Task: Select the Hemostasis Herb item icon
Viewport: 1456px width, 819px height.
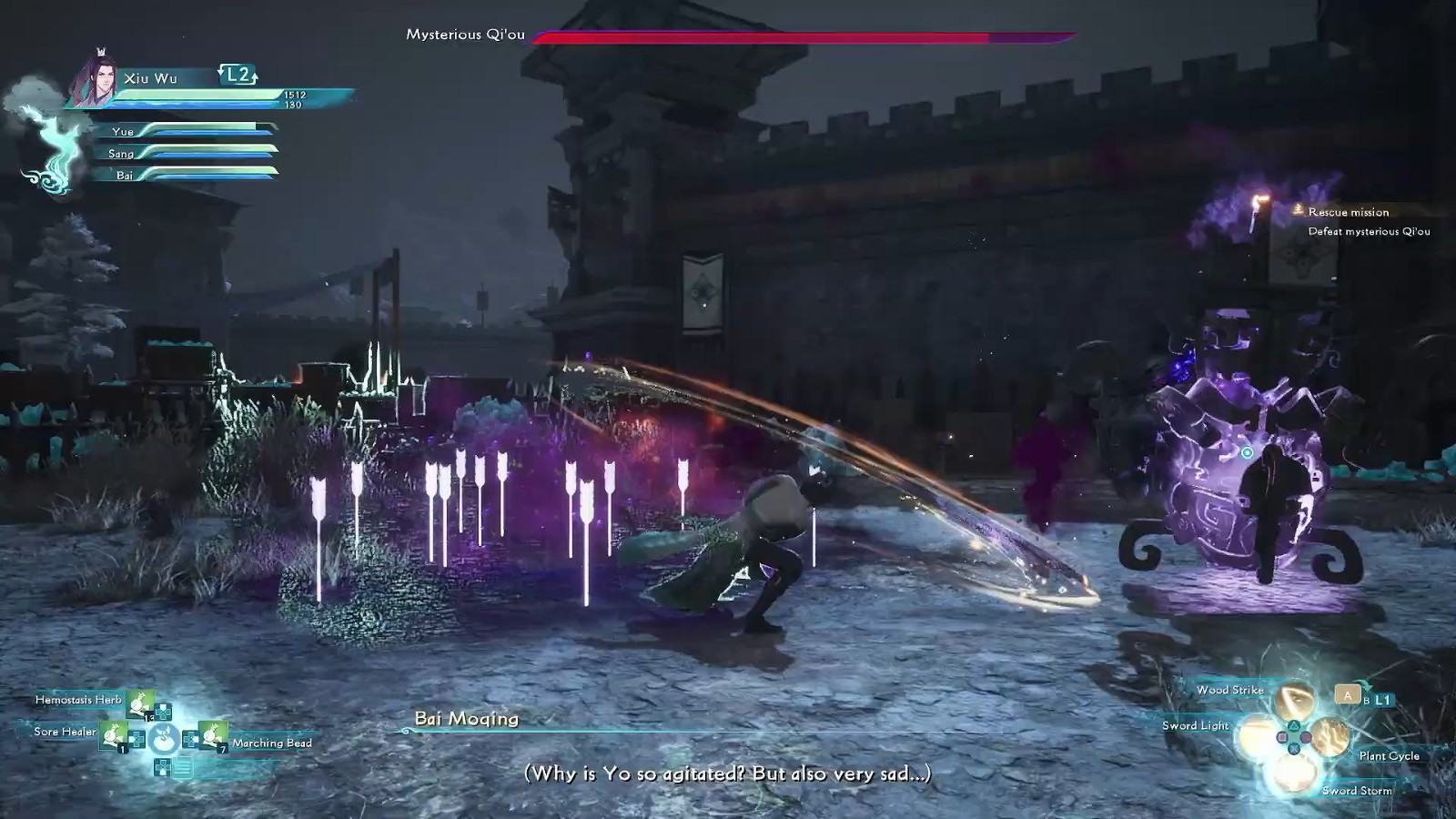Action: click(x=139, y=704)
